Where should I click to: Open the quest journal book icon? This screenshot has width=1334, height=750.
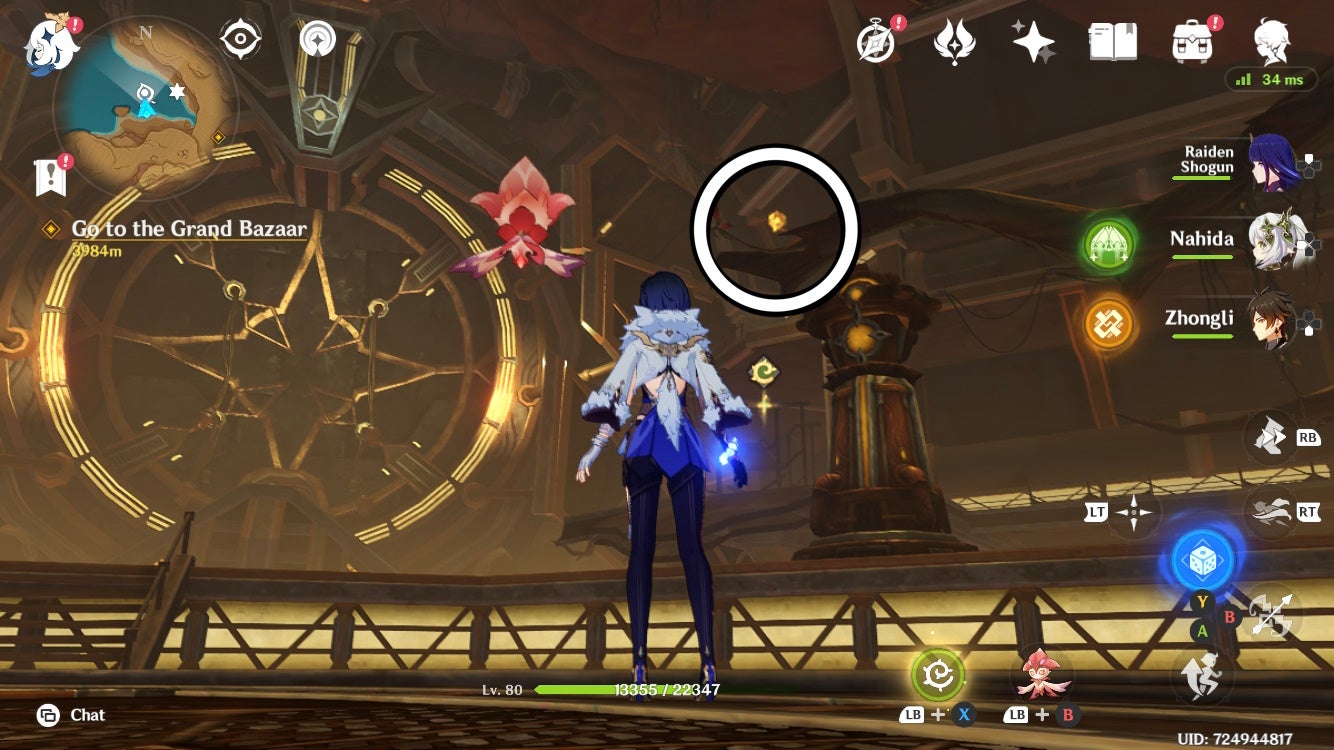(x=1113, y=42)
